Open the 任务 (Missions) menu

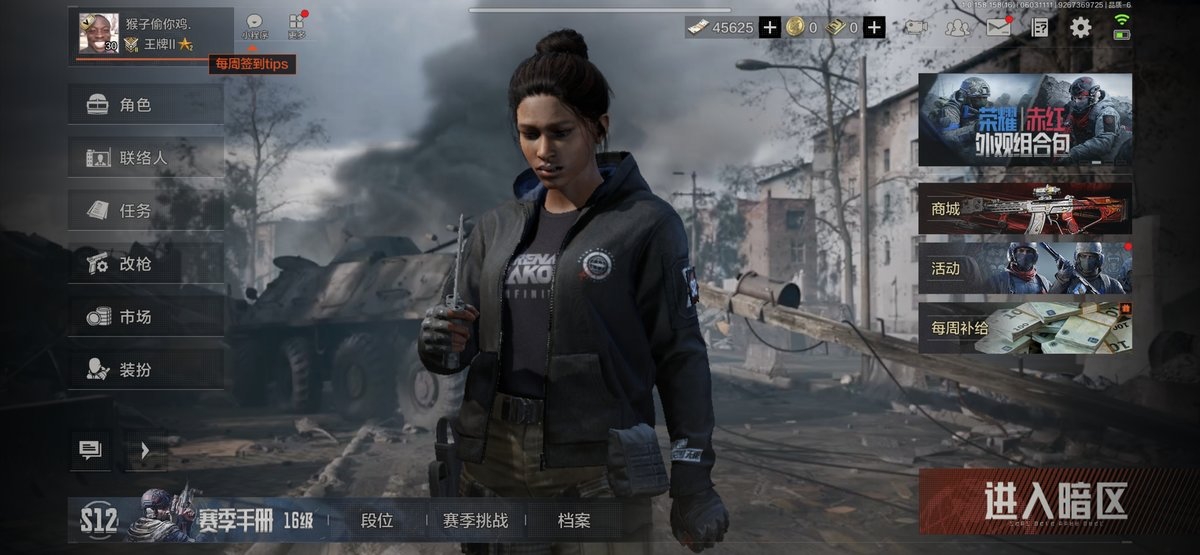[x=145, y=211]
